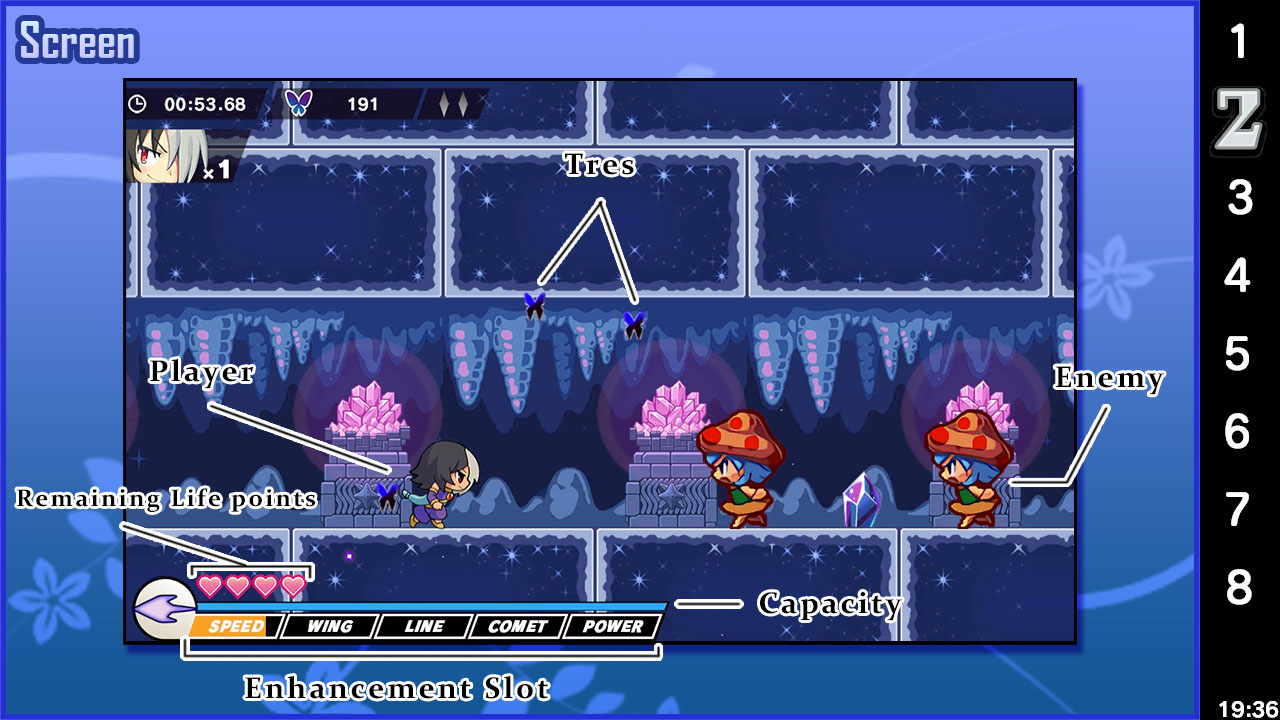Select the highlighted page 2 tab
The height and width of the screenshot is (720, 1280).
click(1238, 122)
